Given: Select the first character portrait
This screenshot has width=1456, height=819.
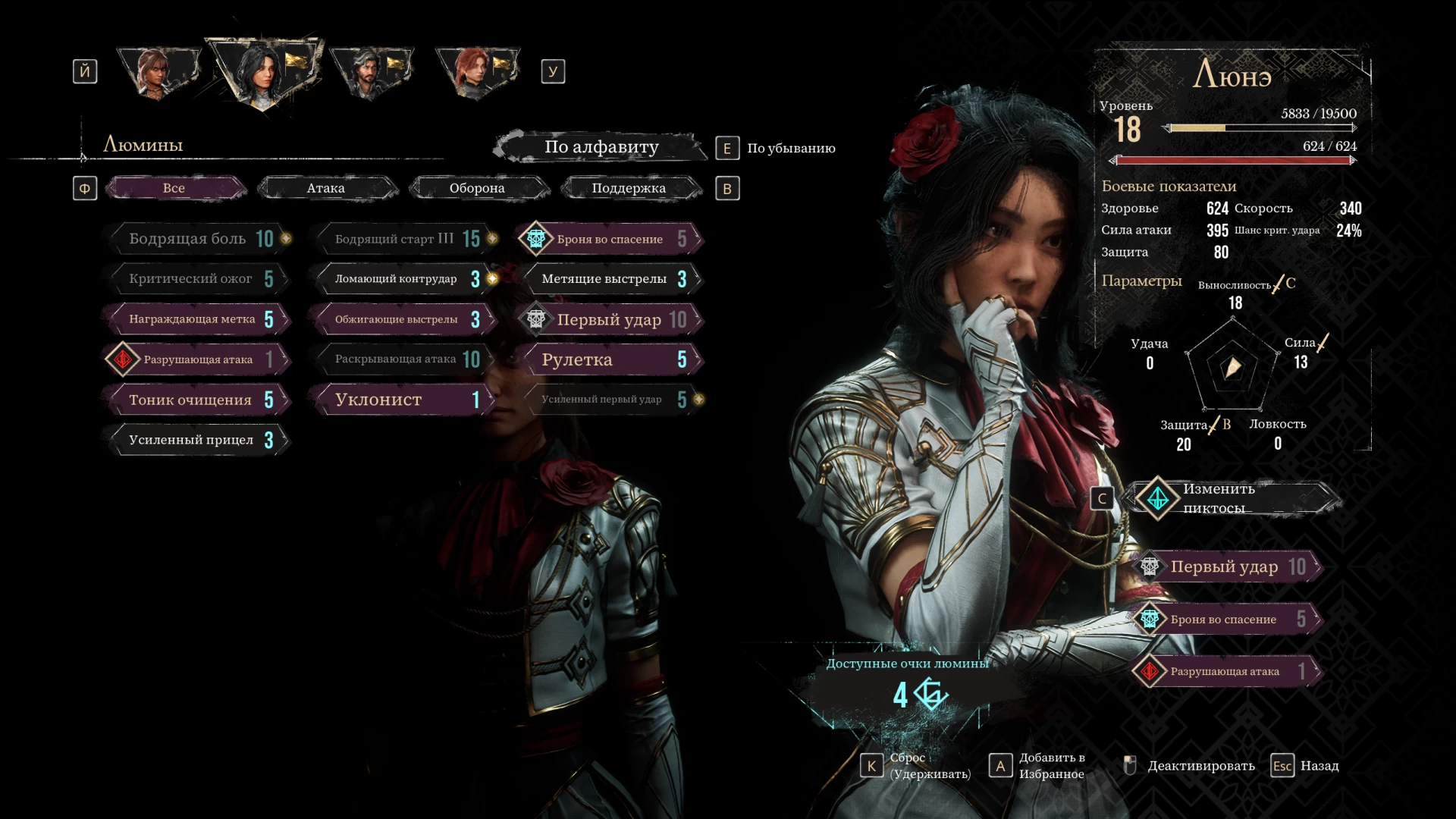Looking at the screenshot, I should [158, 73].
